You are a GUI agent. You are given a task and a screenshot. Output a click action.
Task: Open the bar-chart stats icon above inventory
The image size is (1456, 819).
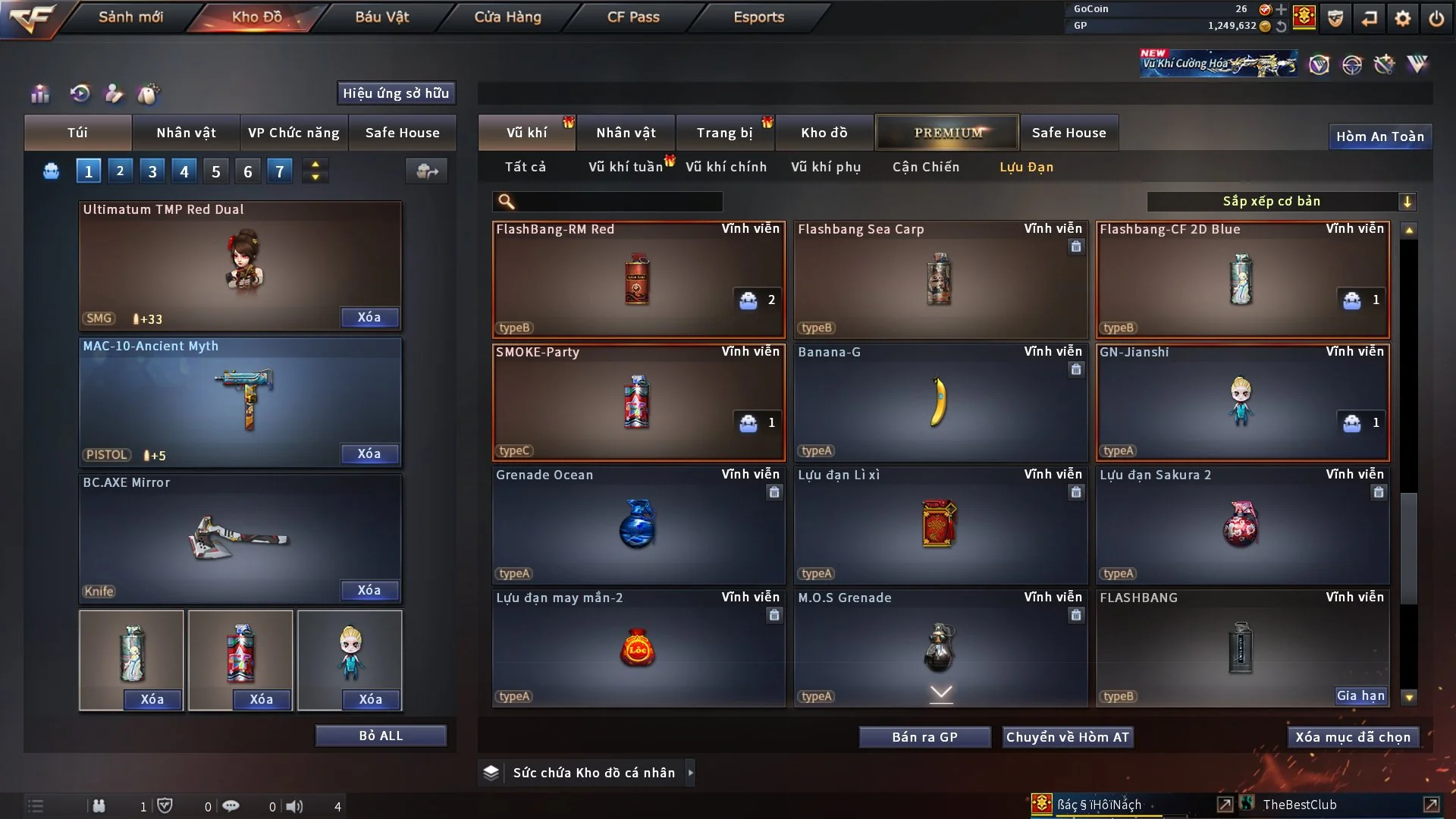click(x=39, y=93)
